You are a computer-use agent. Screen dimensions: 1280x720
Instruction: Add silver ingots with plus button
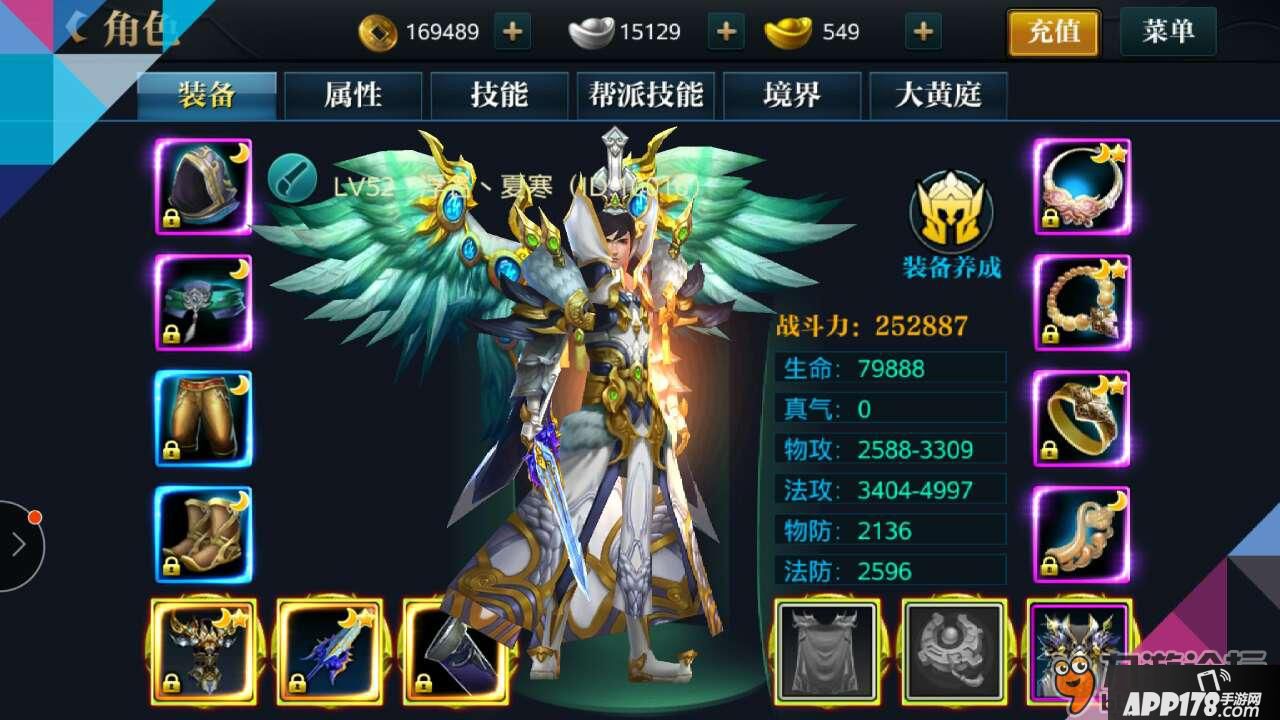[x=725, y=32]
